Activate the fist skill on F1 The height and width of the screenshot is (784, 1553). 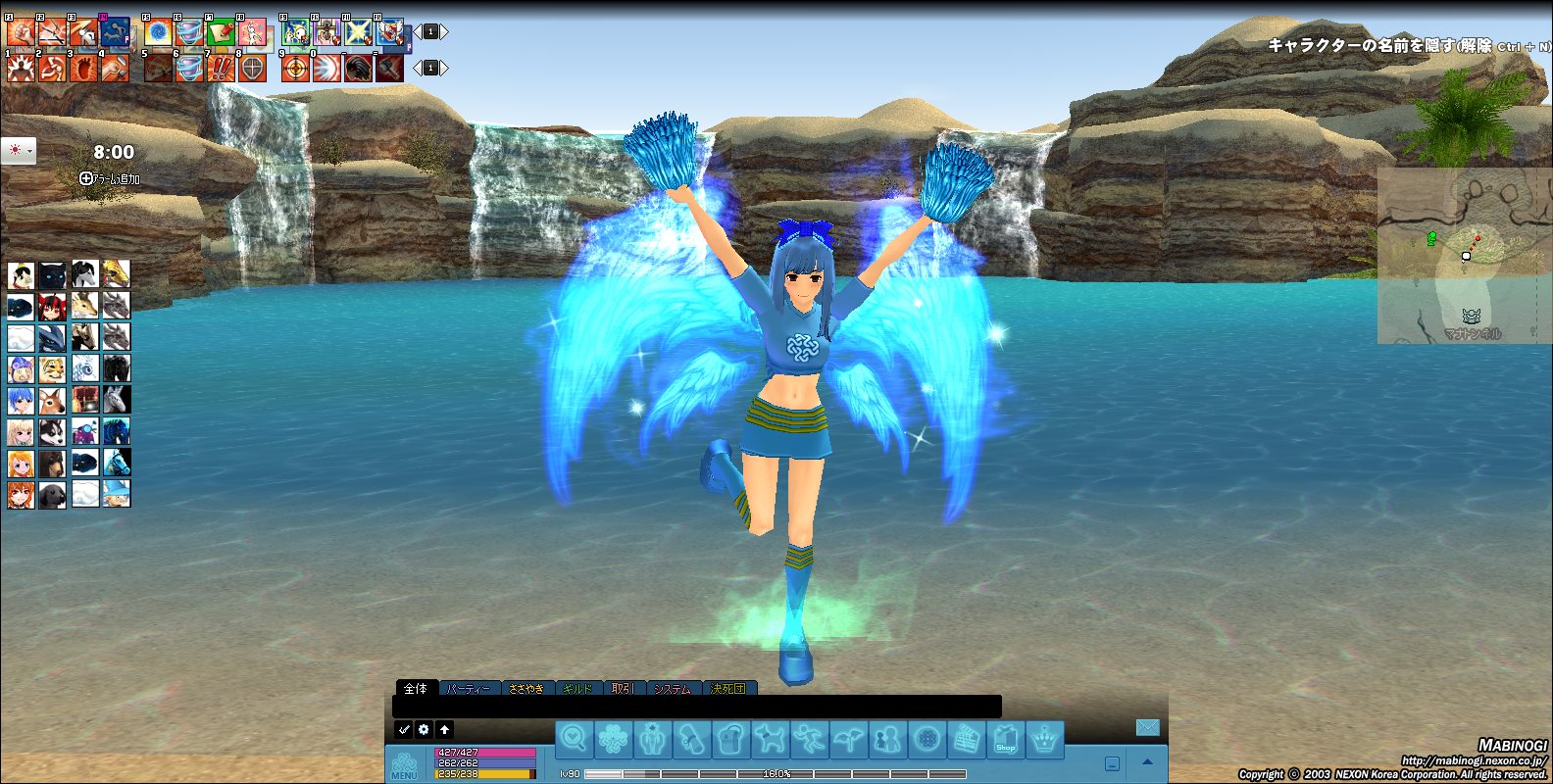[x=21, y=32]
